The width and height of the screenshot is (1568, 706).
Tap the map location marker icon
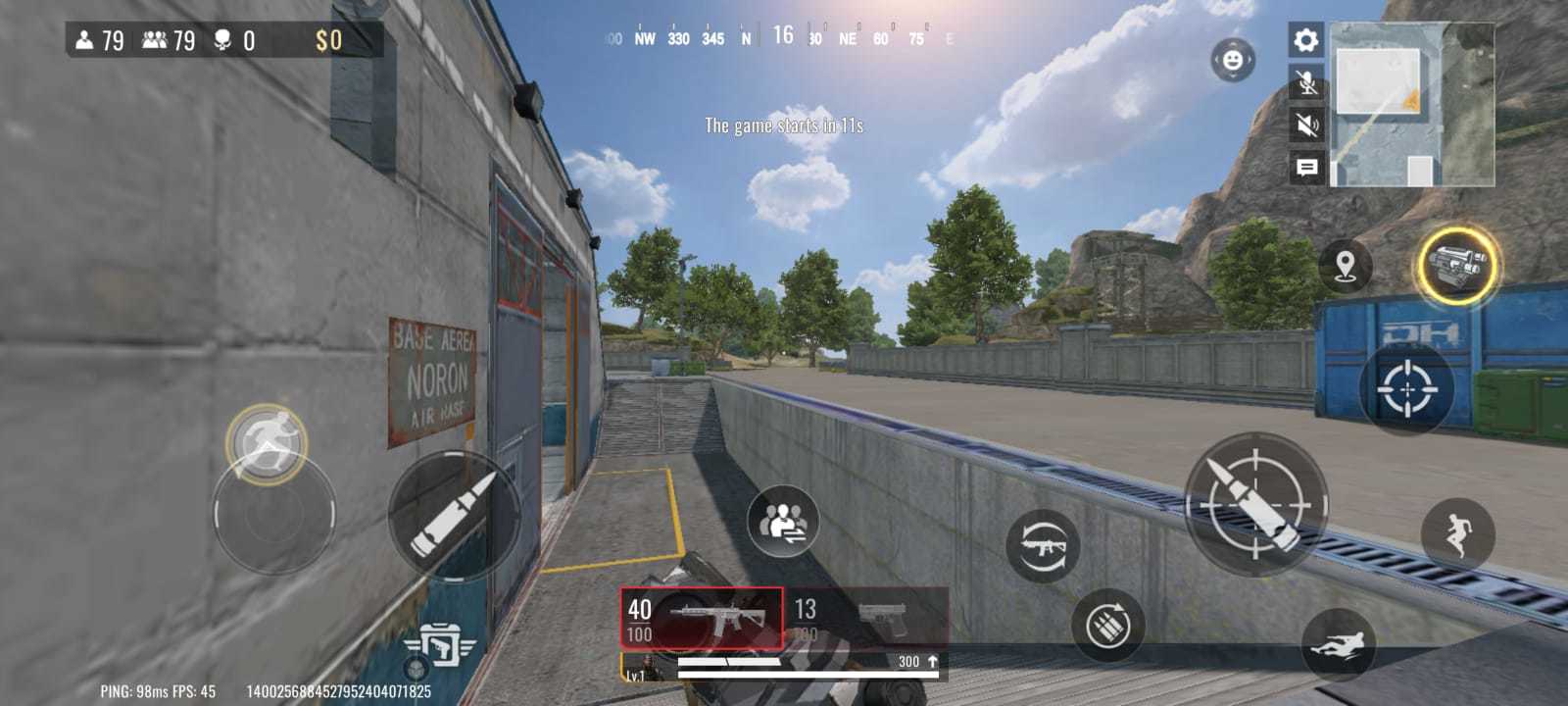1345,265
